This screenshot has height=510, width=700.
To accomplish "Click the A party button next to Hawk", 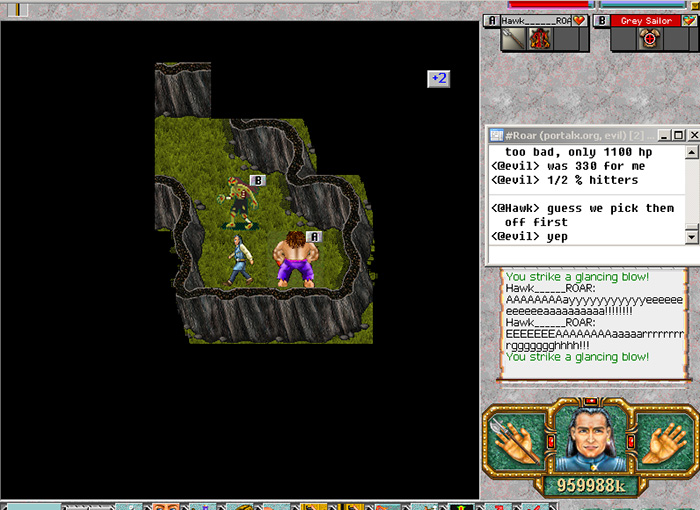I will (x=491, y=20).
